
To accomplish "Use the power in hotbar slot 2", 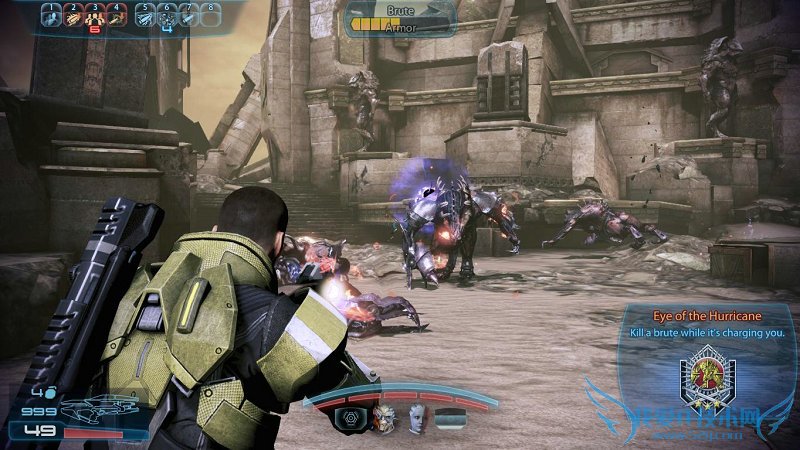I will [x=73, y=16].
